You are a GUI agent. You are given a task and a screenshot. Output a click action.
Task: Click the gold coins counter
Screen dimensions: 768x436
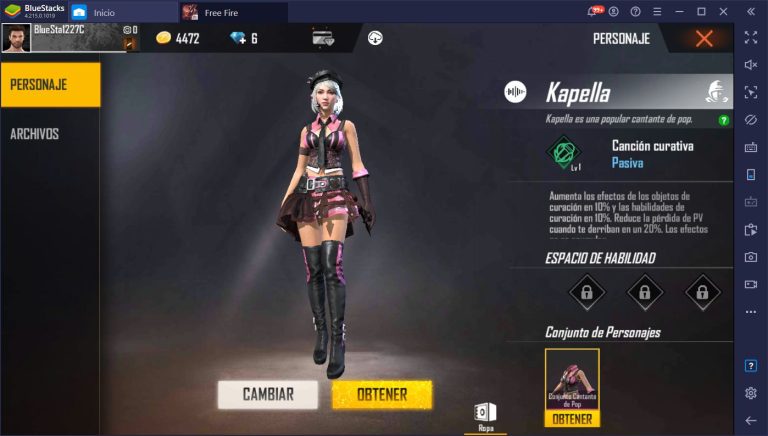pos(178,38)
